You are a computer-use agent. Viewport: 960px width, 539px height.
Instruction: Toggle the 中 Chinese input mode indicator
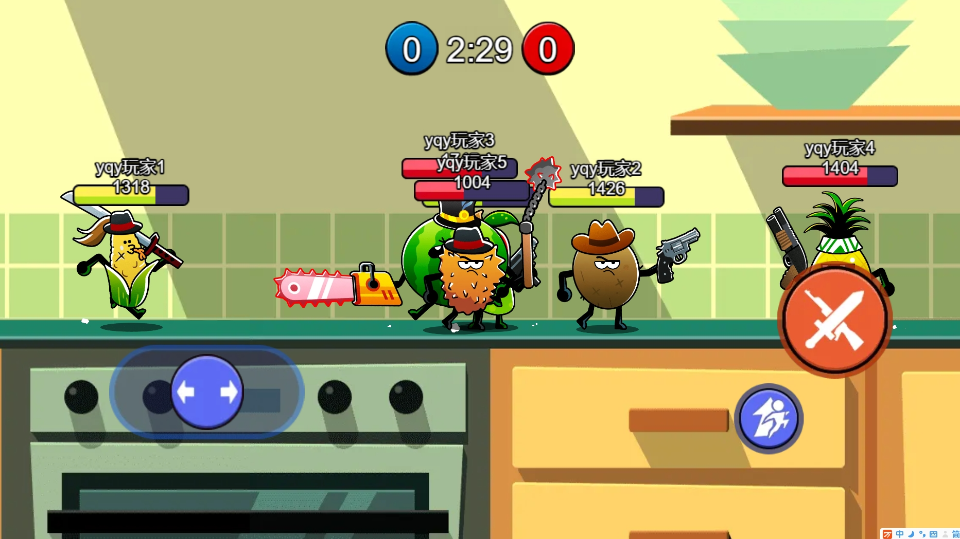[x=899, y=534]
